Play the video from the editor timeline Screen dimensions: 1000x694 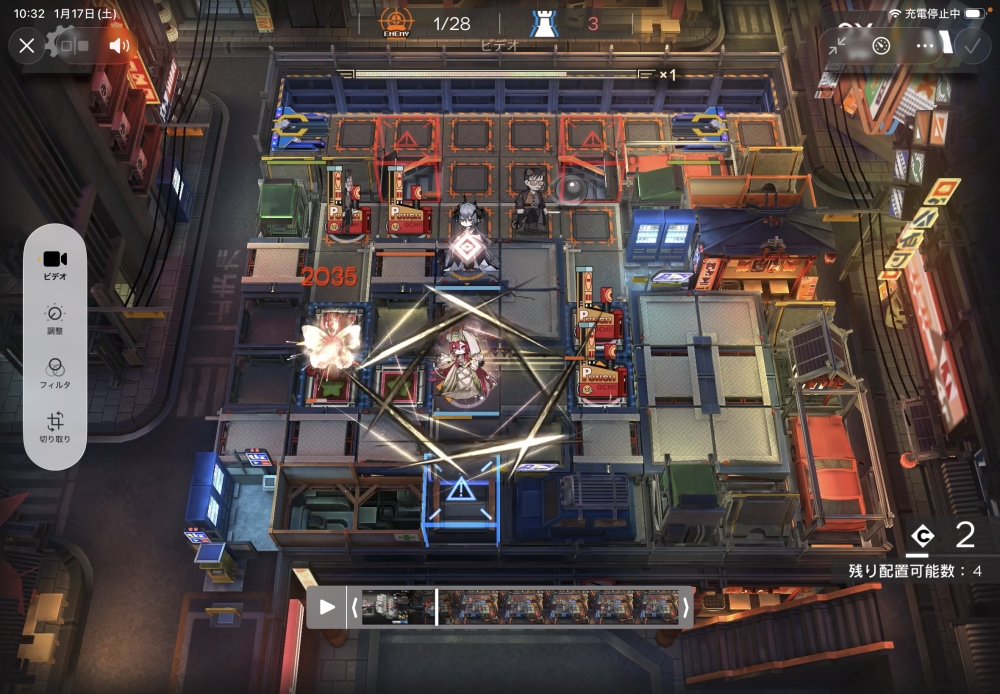pyautogui.click(x=327, y=607)
